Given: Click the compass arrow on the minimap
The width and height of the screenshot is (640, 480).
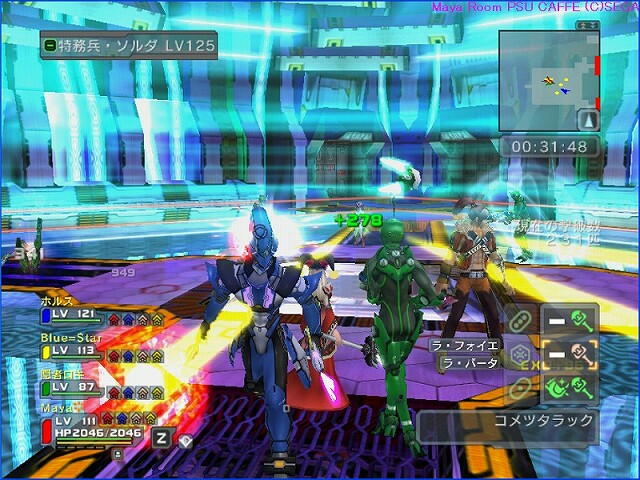Looking at the screenshot, I should point(589,120).
